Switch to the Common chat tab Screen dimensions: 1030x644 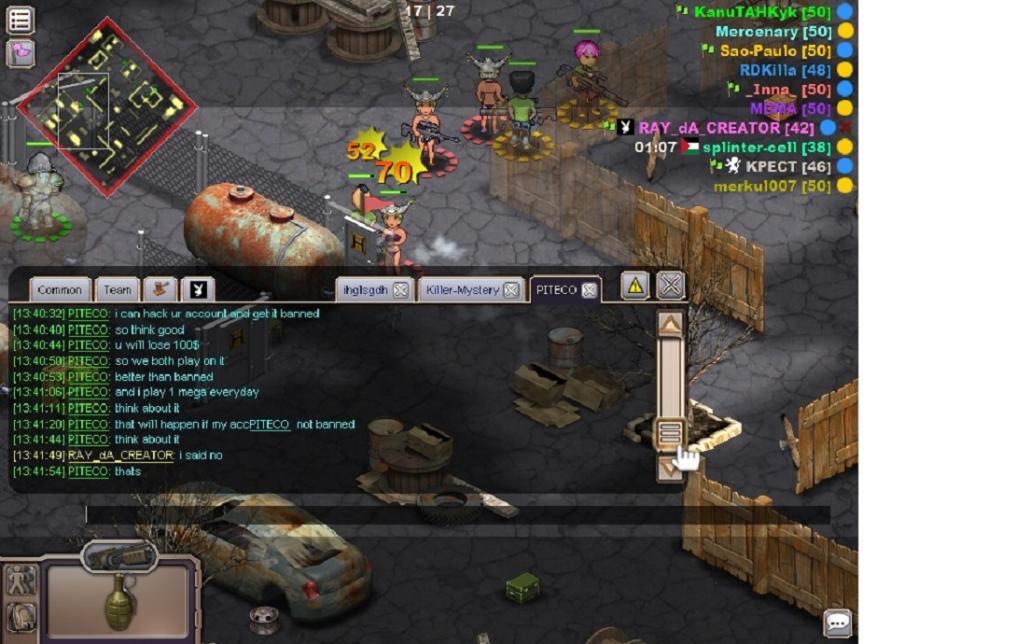pyautogui.click(x=59, y=290)
